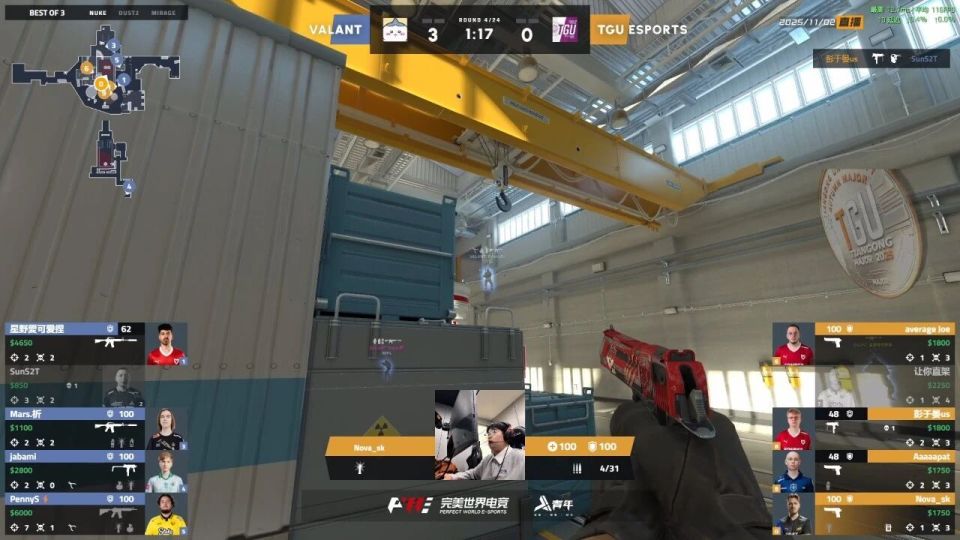Switch to the DUST2 map tab
The image size is (960, 540).
click(129, 13)
